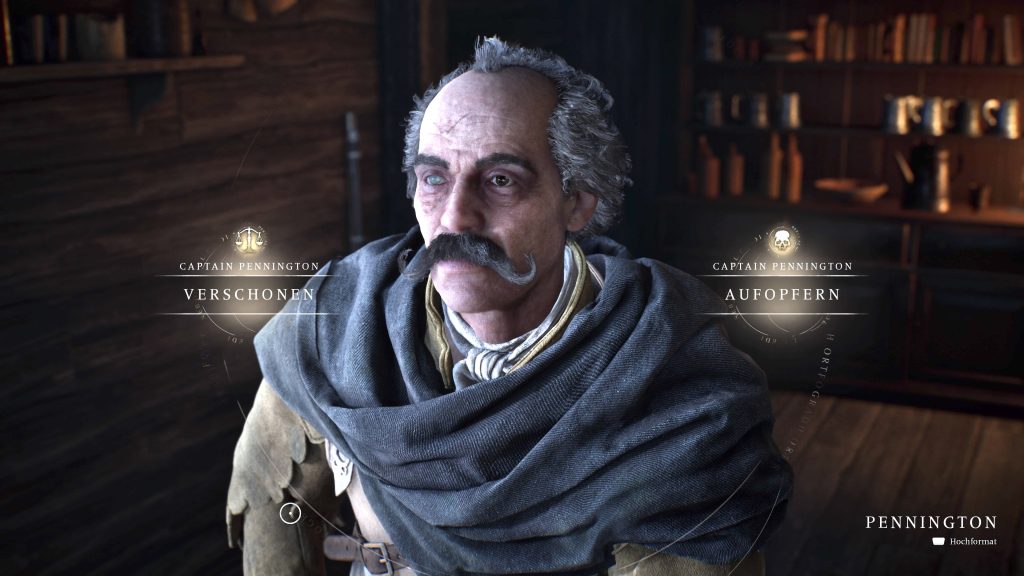The height and width of the screenshot is (576, 1024).
Task: Select Aufopfern to sacrifice Captain Pennington
Action: [x=783, y=295]
